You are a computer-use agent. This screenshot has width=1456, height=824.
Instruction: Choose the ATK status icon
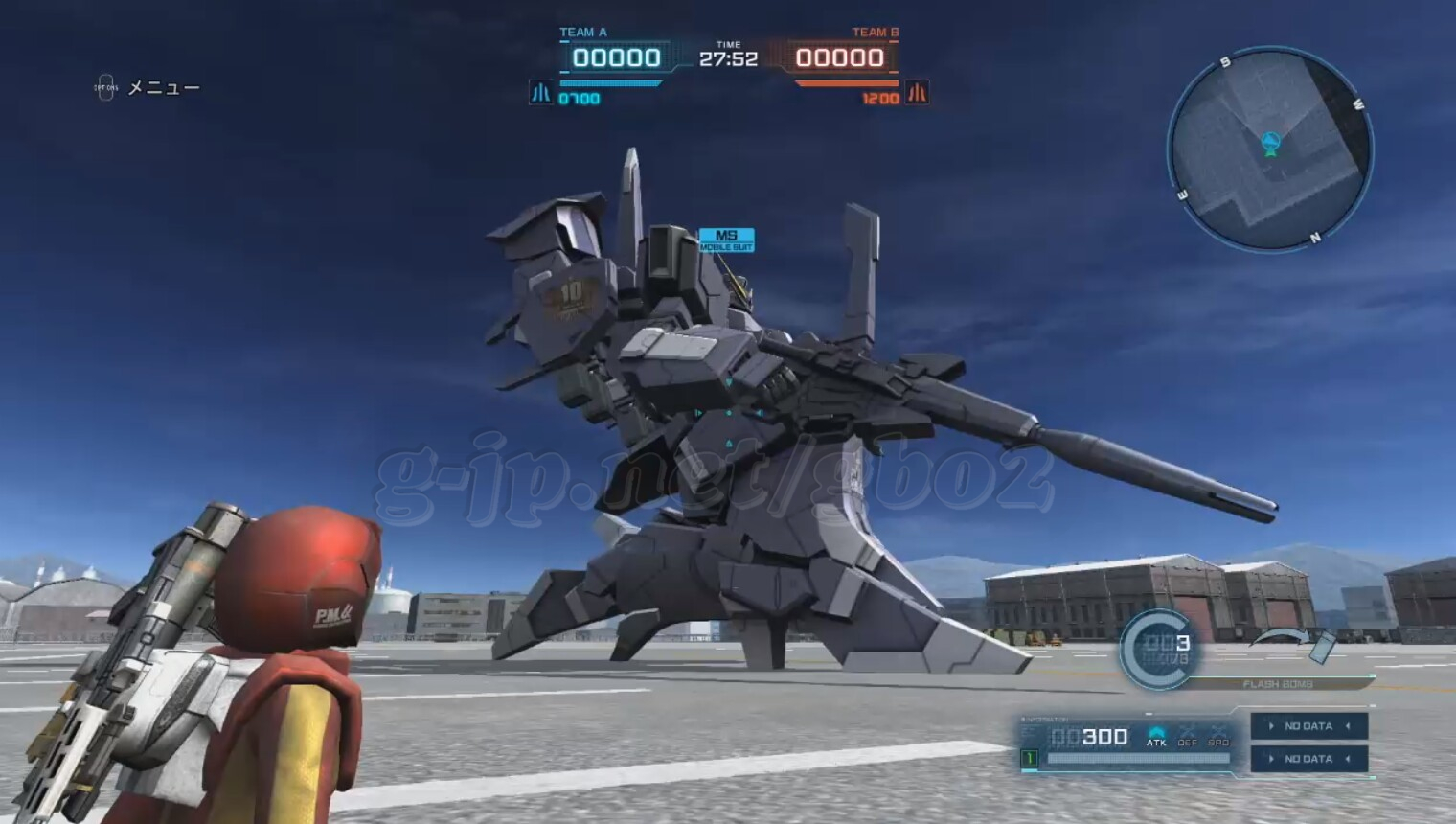[x=1156, y=736]
